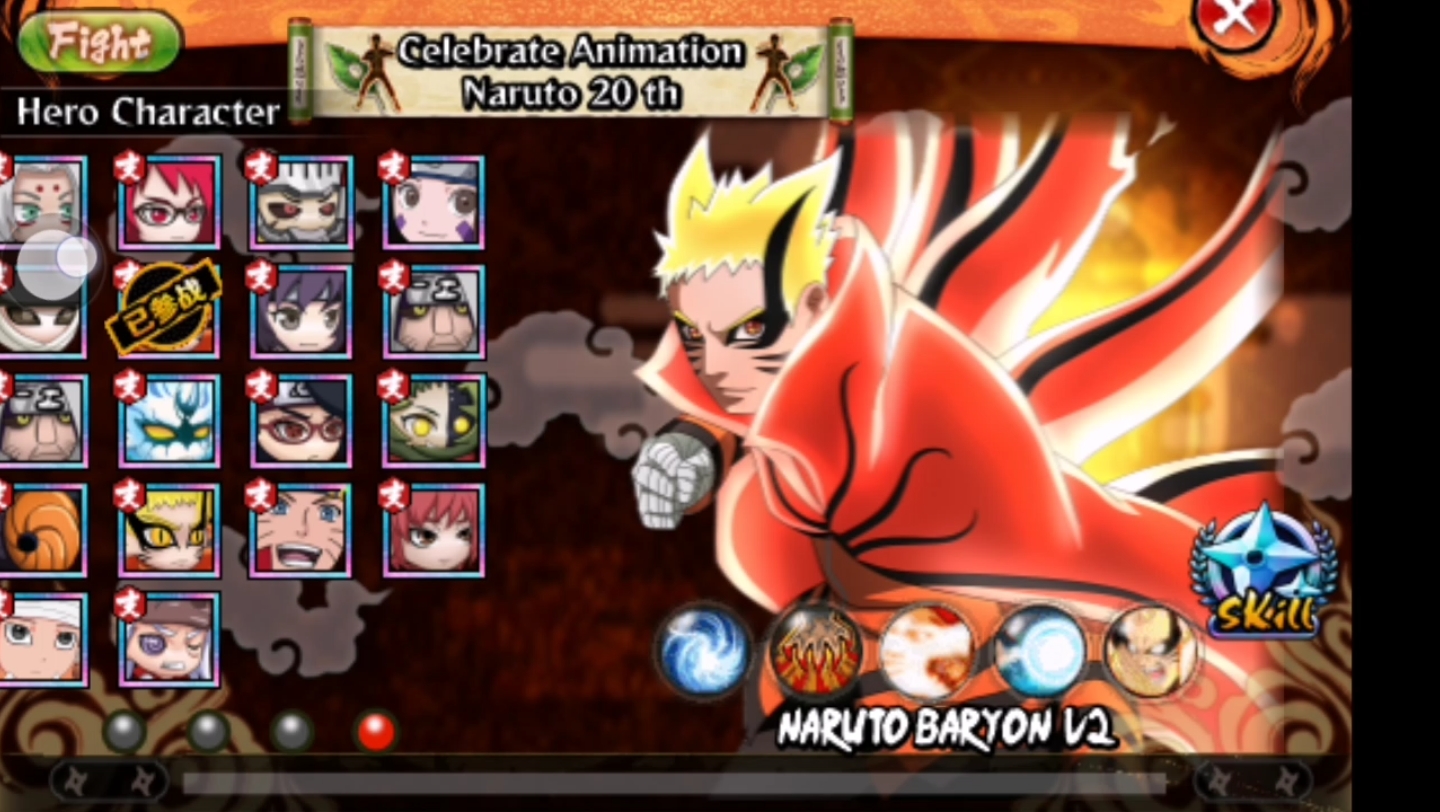
Task: Select the blue spiral Rasengan skill icon
Action: [704, 651]
